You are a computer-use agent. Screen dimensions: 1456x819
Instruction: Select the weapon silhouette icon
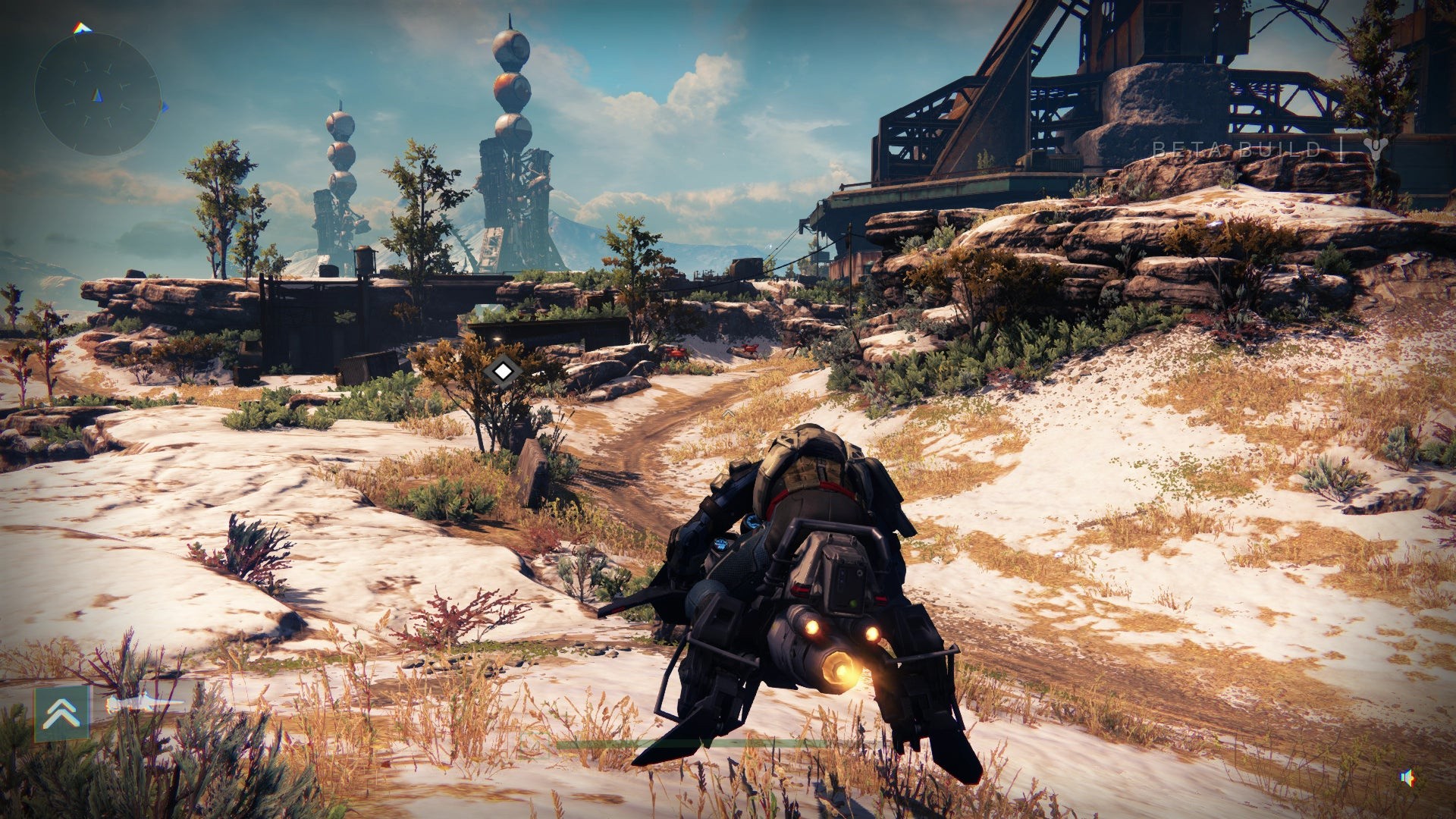click(x=144, y=705)
